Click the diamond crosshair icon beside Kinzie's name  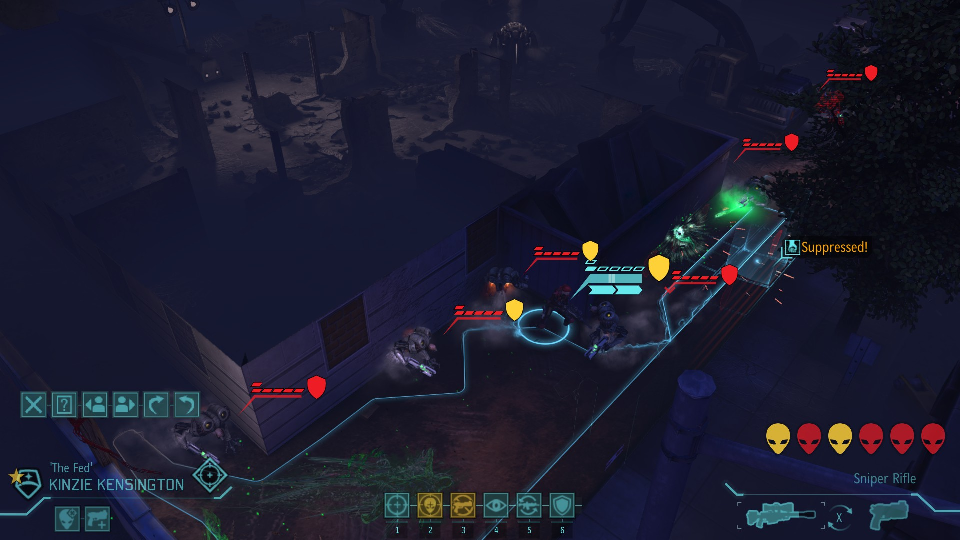pyautogui.click(x=210, y=475)
